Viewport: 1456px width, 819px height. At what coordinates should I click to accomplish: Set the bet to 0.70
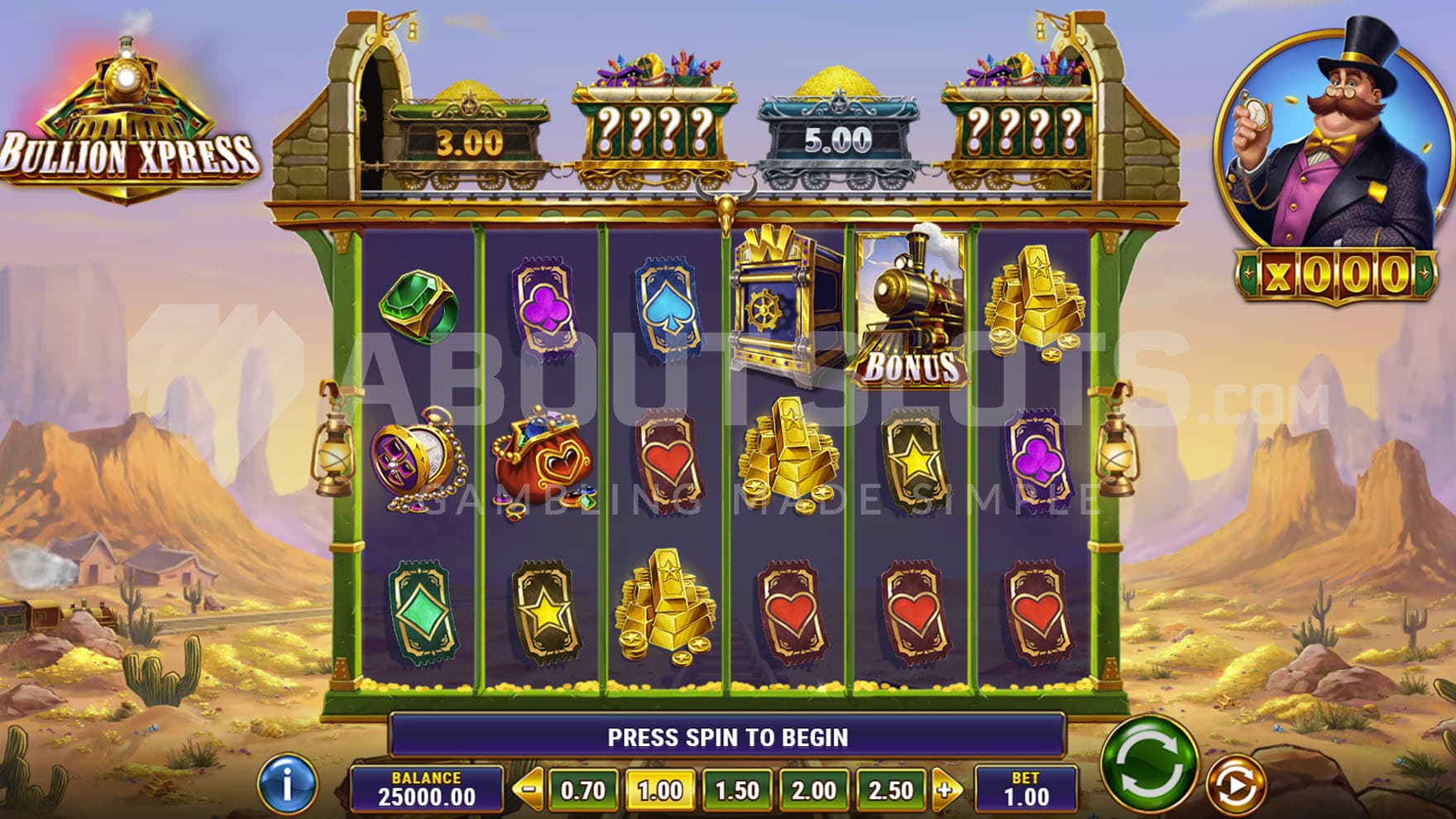click(x=582, y=790)
